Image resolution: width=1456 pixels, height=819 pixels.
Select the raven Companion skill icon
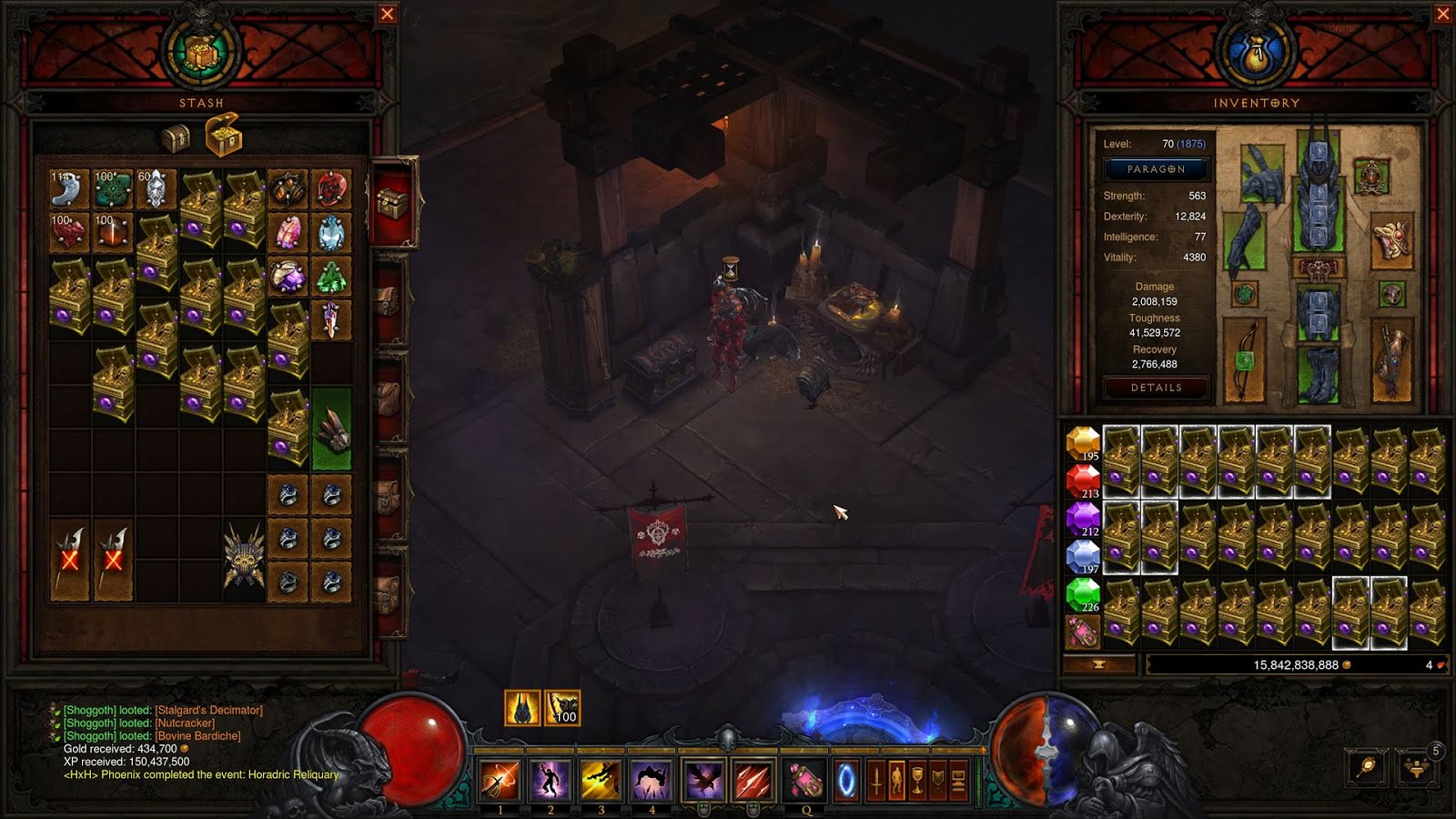[704, 780]
